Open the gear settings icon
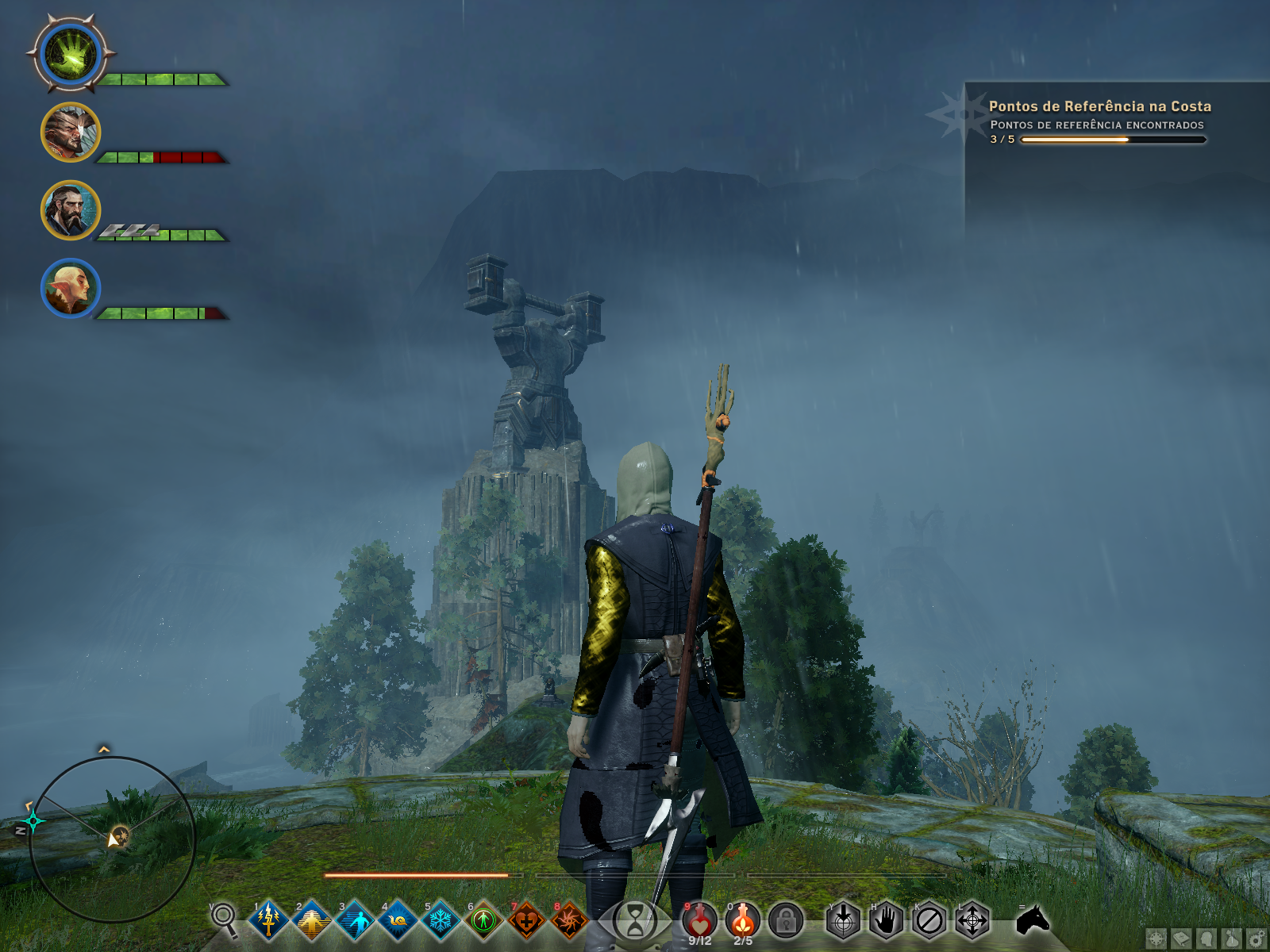Image resolution: width=1270 pixels, height=952 pixels. (x=1257, y=939)
